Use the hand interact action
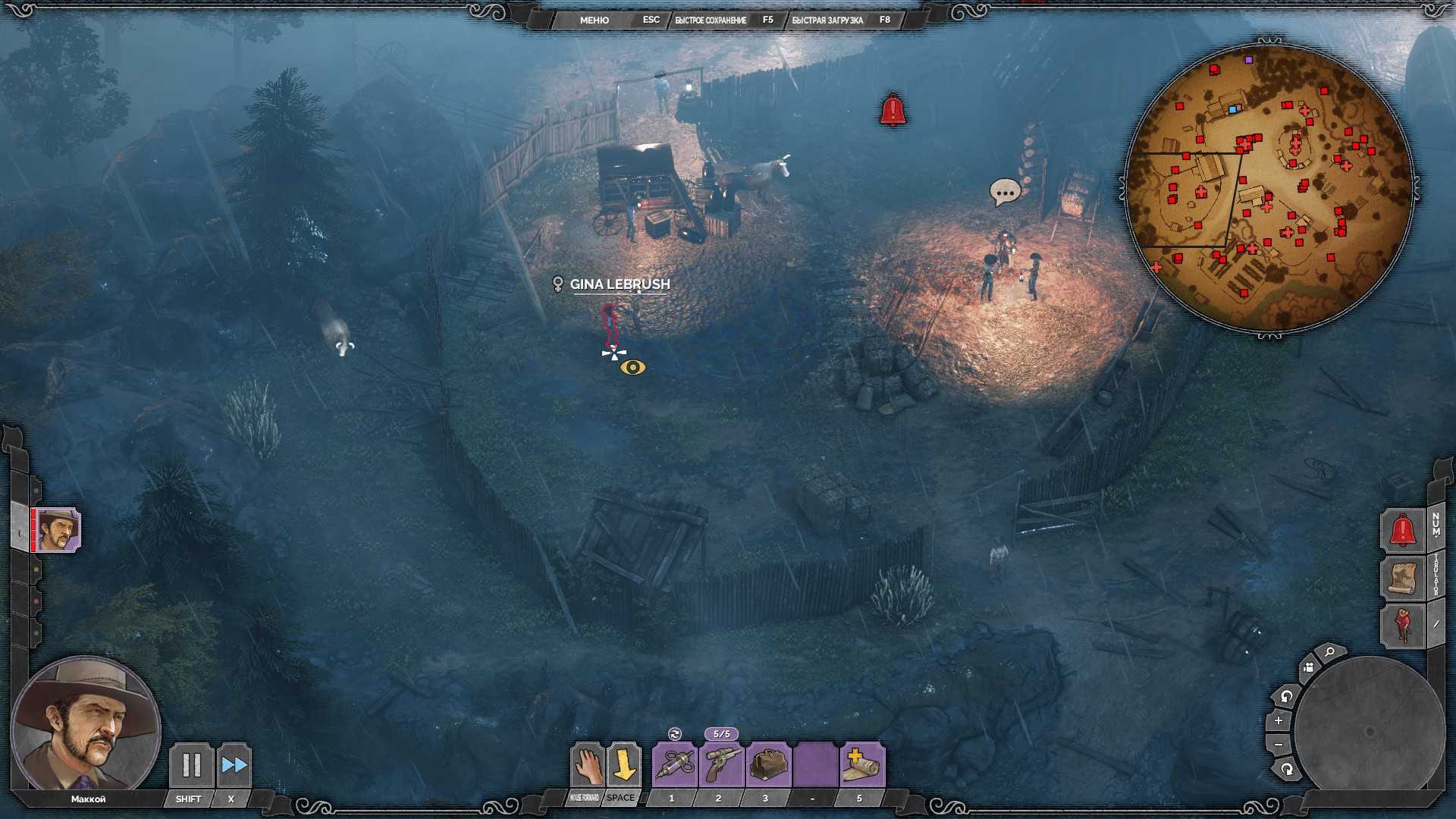This screenshot has width=1456, height=819. [586, 765]
